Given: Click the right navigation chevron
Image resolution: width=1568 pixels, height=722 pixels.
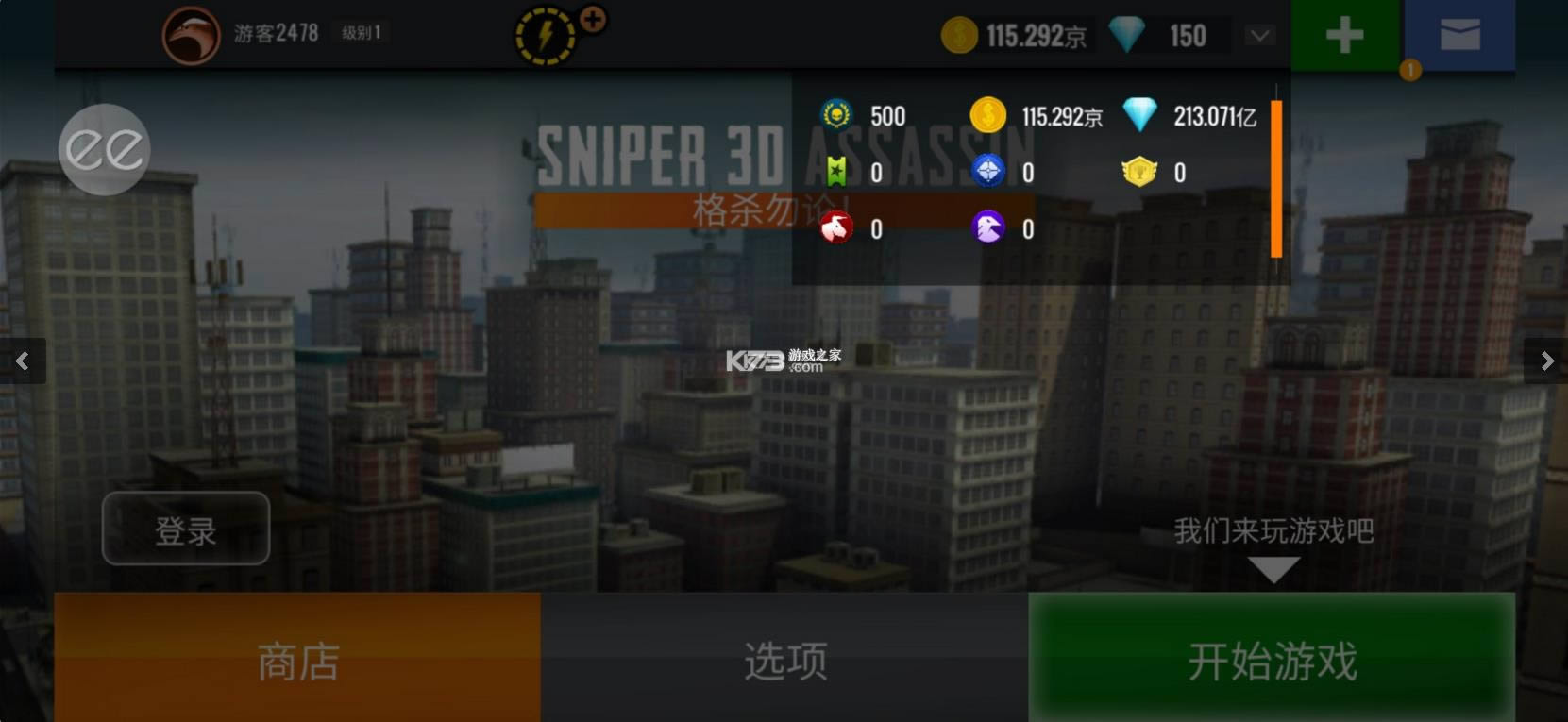Looking at the screenshot, I should [1545, 361].
